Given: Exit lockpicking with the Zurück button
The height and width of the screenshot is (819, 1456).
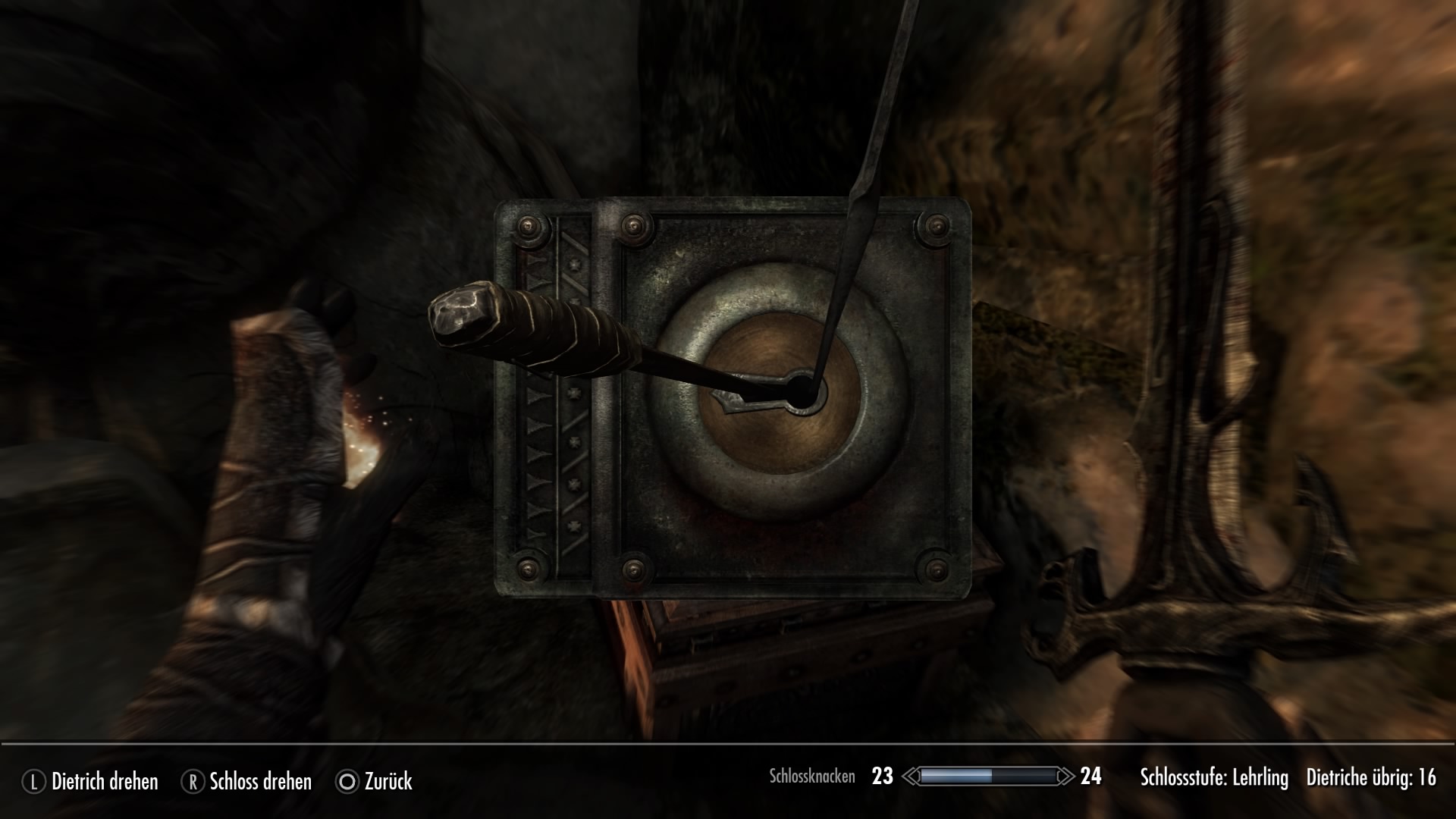Looking at the screenshot, I should [x=375, y=781].
